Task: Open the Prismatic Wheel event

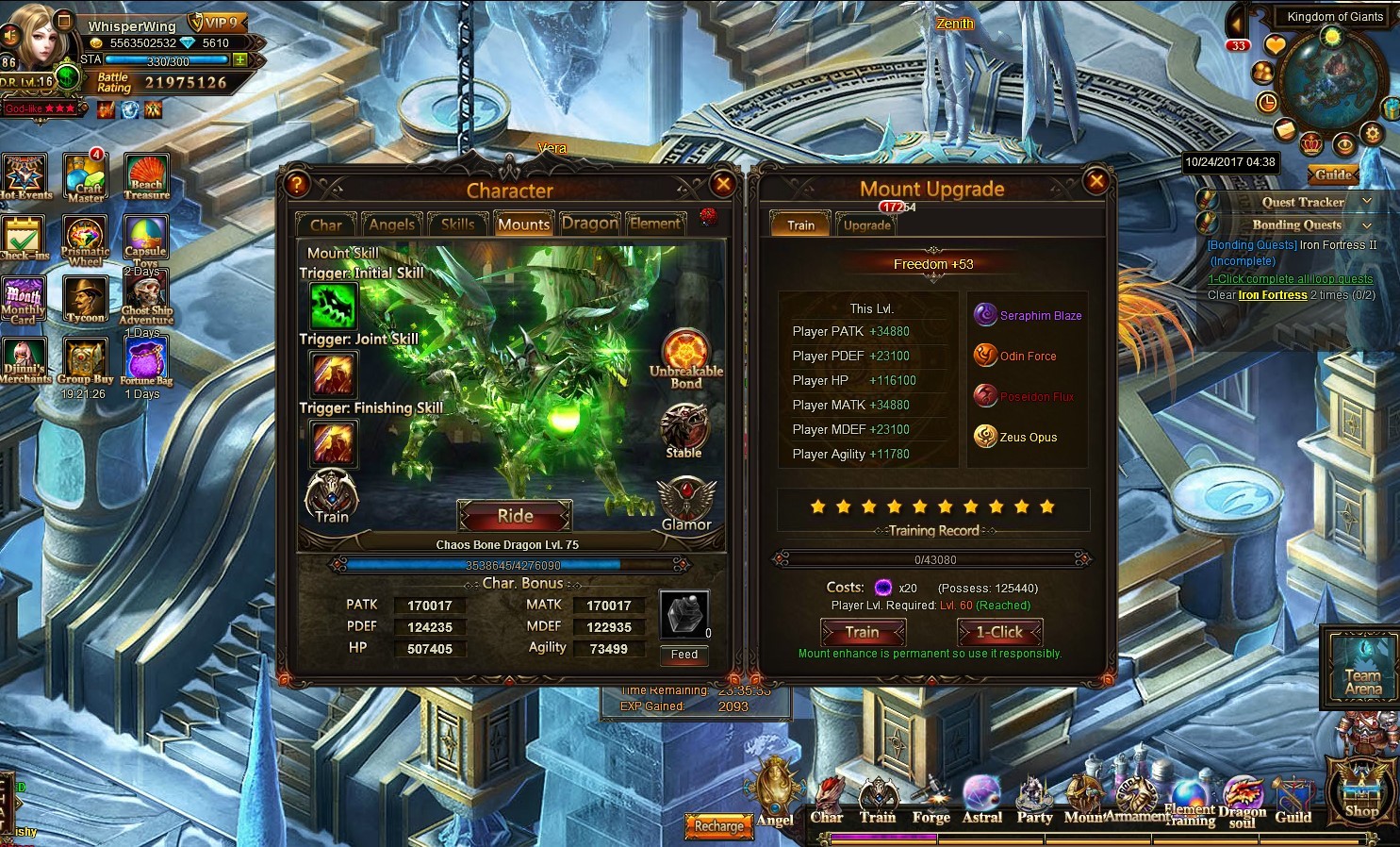Action: click(x=85, y=242)
